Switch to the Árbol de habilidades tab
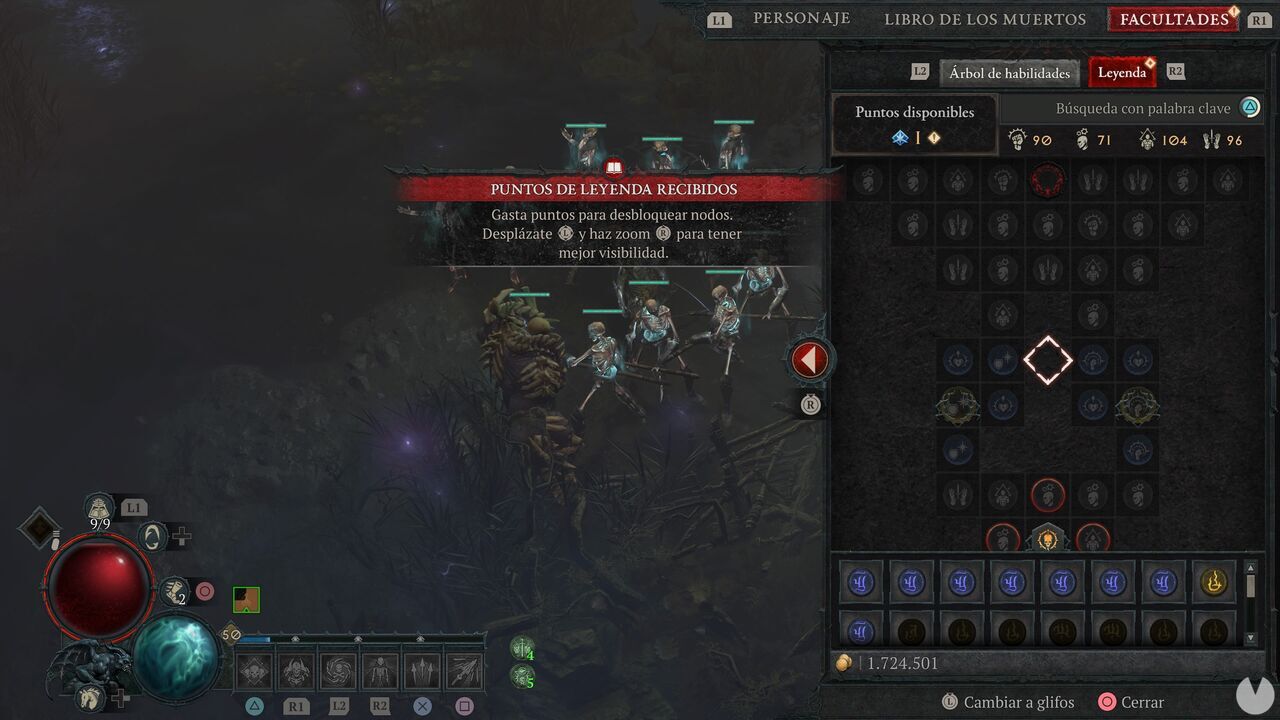This screenshot has height=720, width=1280. pyautogui.click(x=1008, y=72)
